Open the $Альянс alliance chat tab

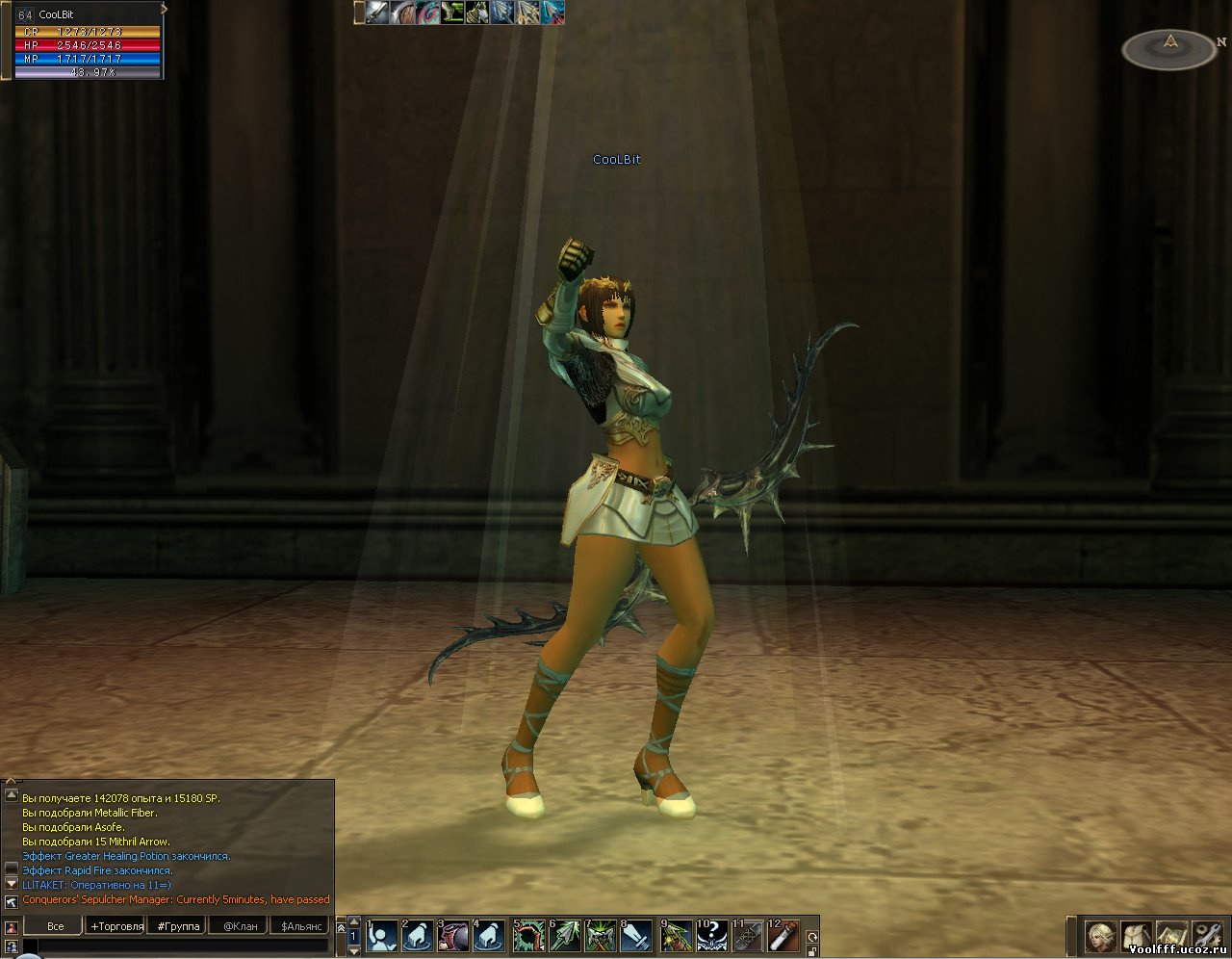click(x=301, y=926)
